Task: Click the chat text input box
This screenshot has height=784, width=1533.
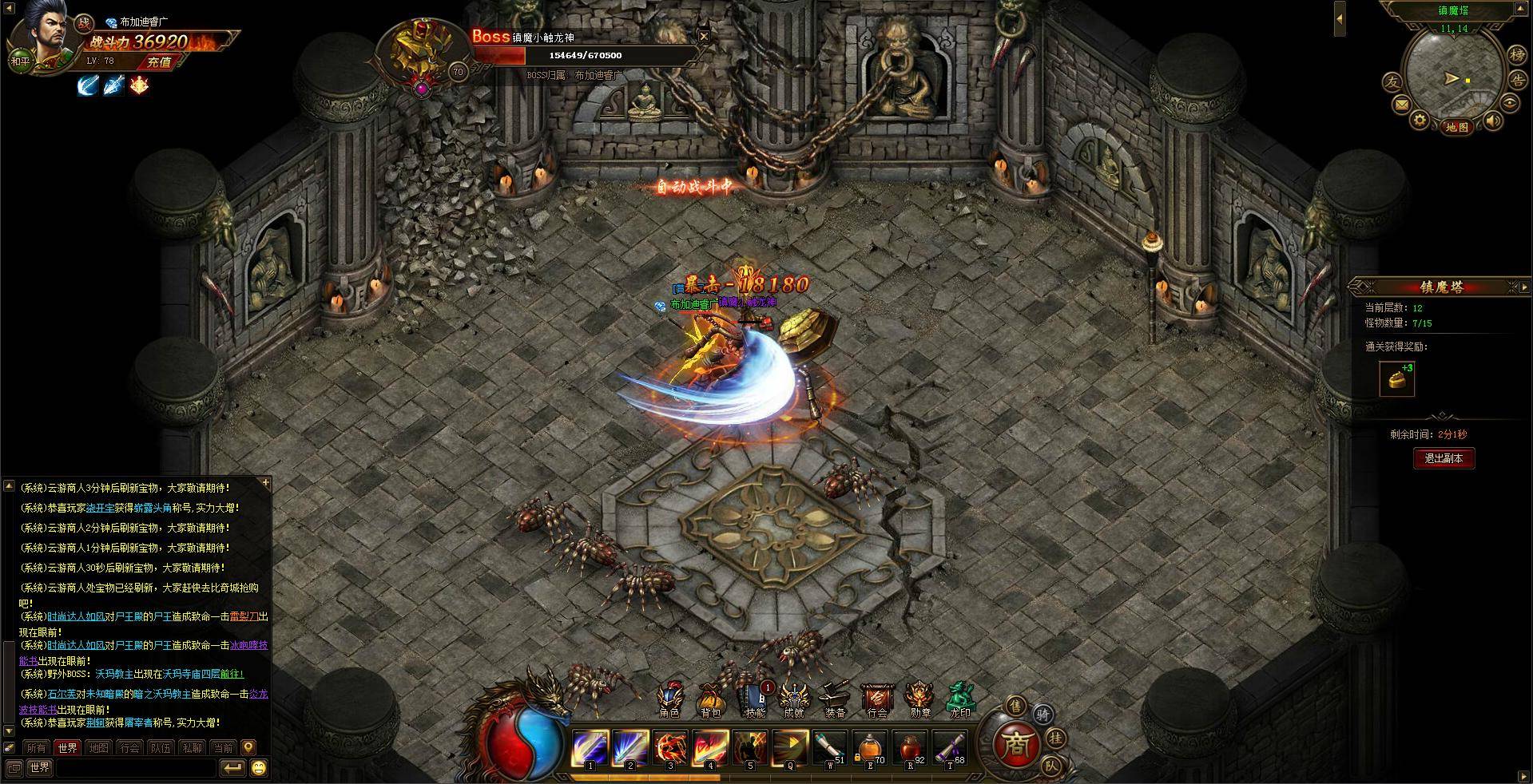Action: click(136, 768)
